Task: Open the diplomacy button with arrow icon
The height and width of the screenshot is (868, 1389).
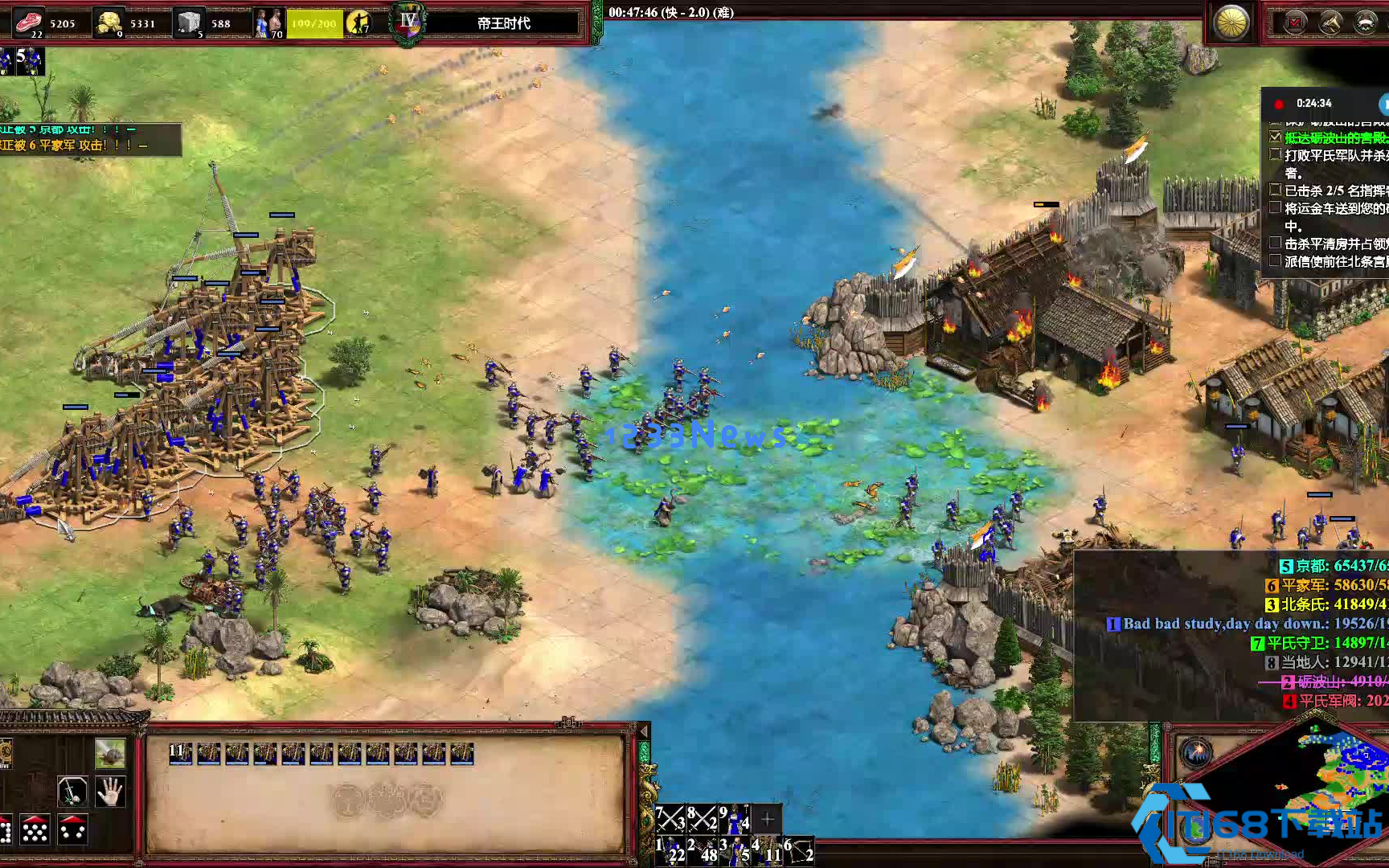Action: pos(1330,23)
